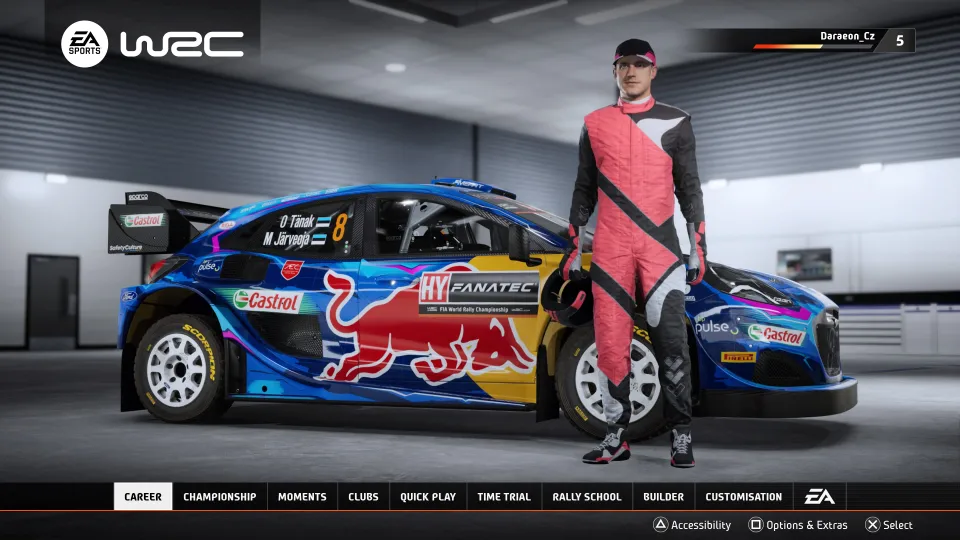Image resolution: width=960 pixels, height=540 pixels.
Task: Choose the Quick Play tab
Action: click(x=428, y=497)
